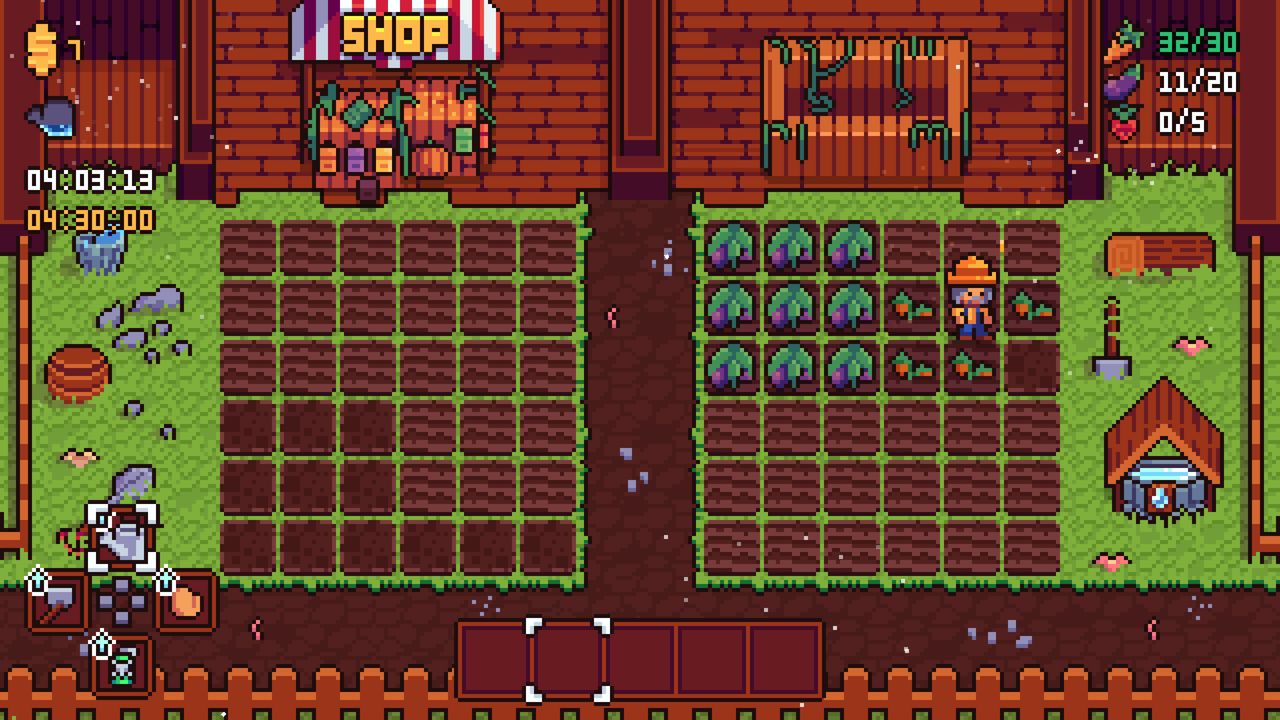Toggle the upward arrow above the axe slot
1280x720 pixels.
click(x=38, y=578)
